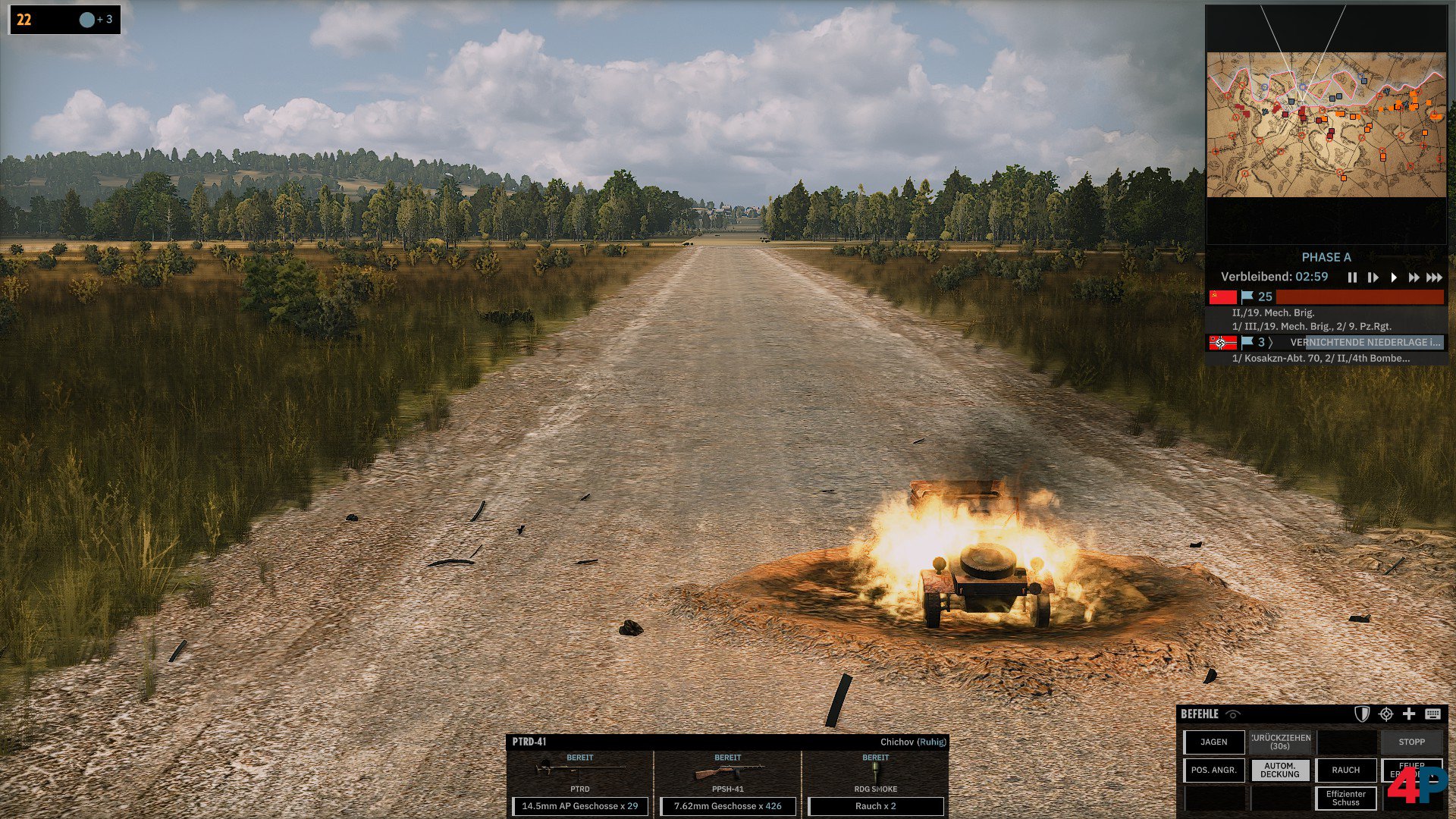1456x819 pixels.
Task: Order ZURÜCKZIEHEN (30s) retreat
Action: [1280, 742]
